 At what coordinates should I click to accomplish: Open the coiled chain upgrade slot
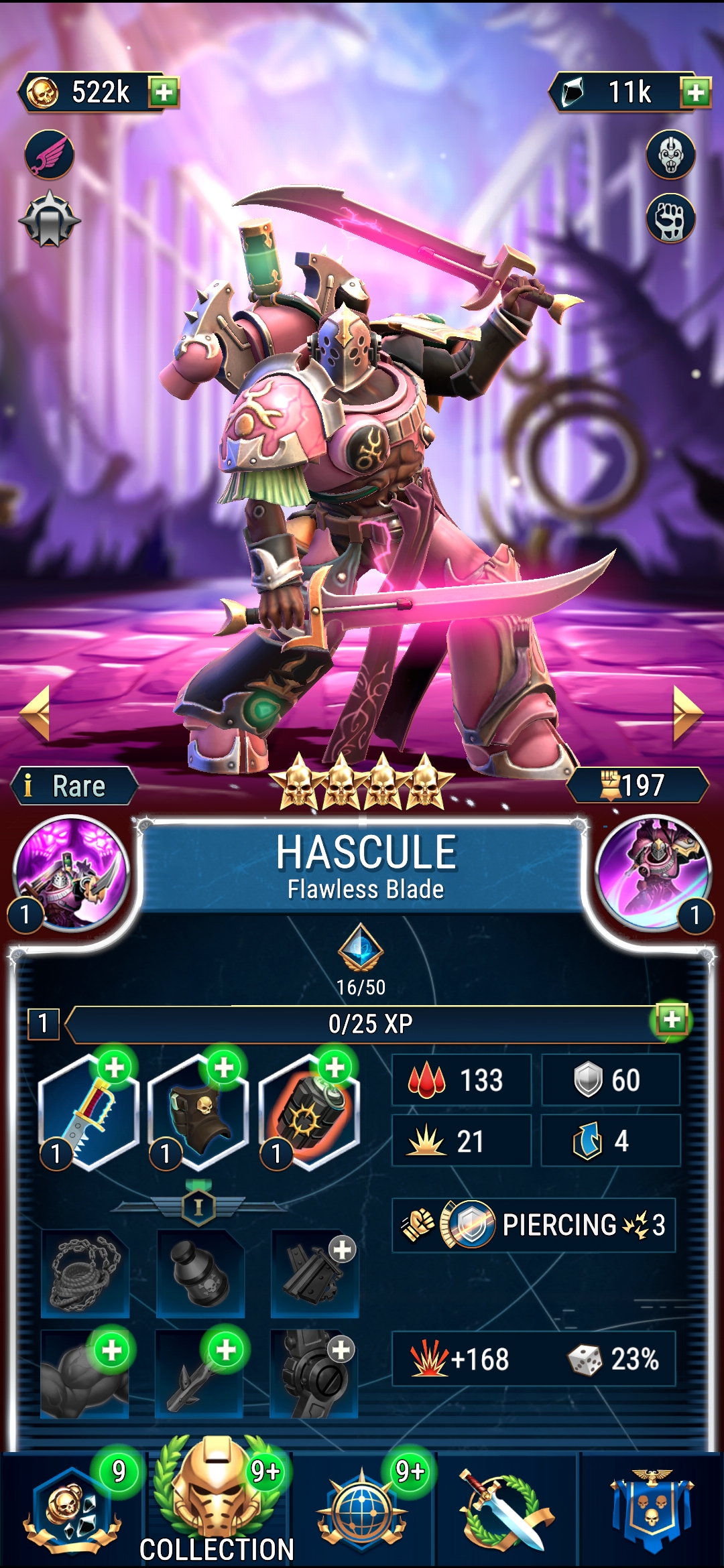(x=85, y=1273)
